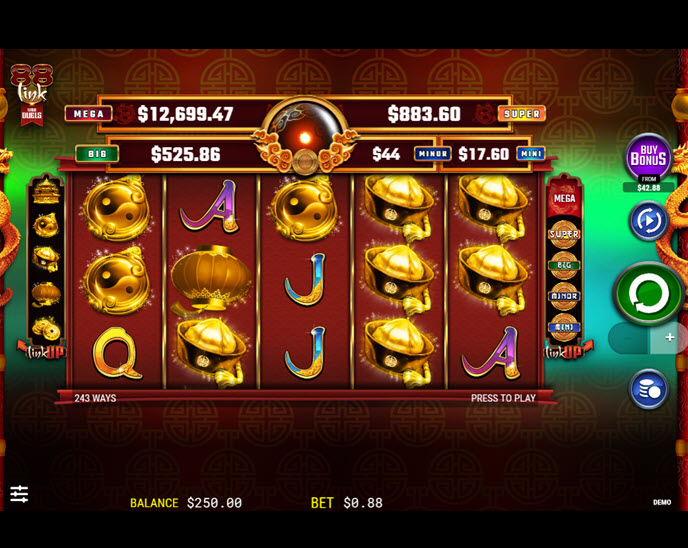Open the settings sliders menu
The width and height of the screenshot is (688, 548).
[x=19, y=494]
